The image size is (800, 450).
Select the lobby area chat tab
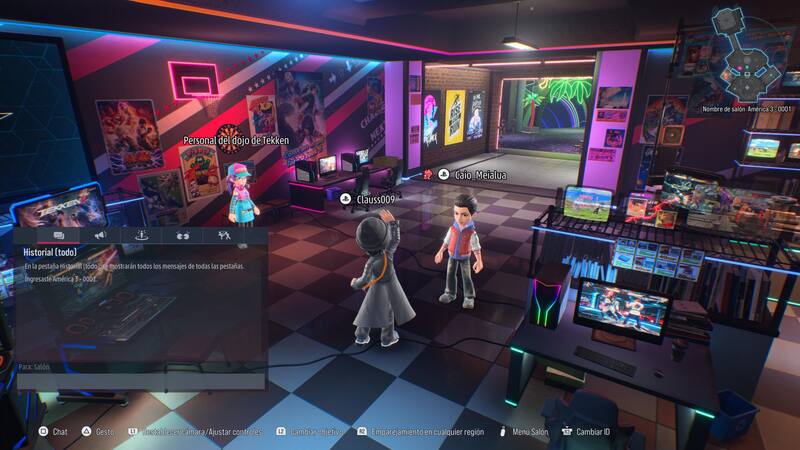click(x=141, y=235)
